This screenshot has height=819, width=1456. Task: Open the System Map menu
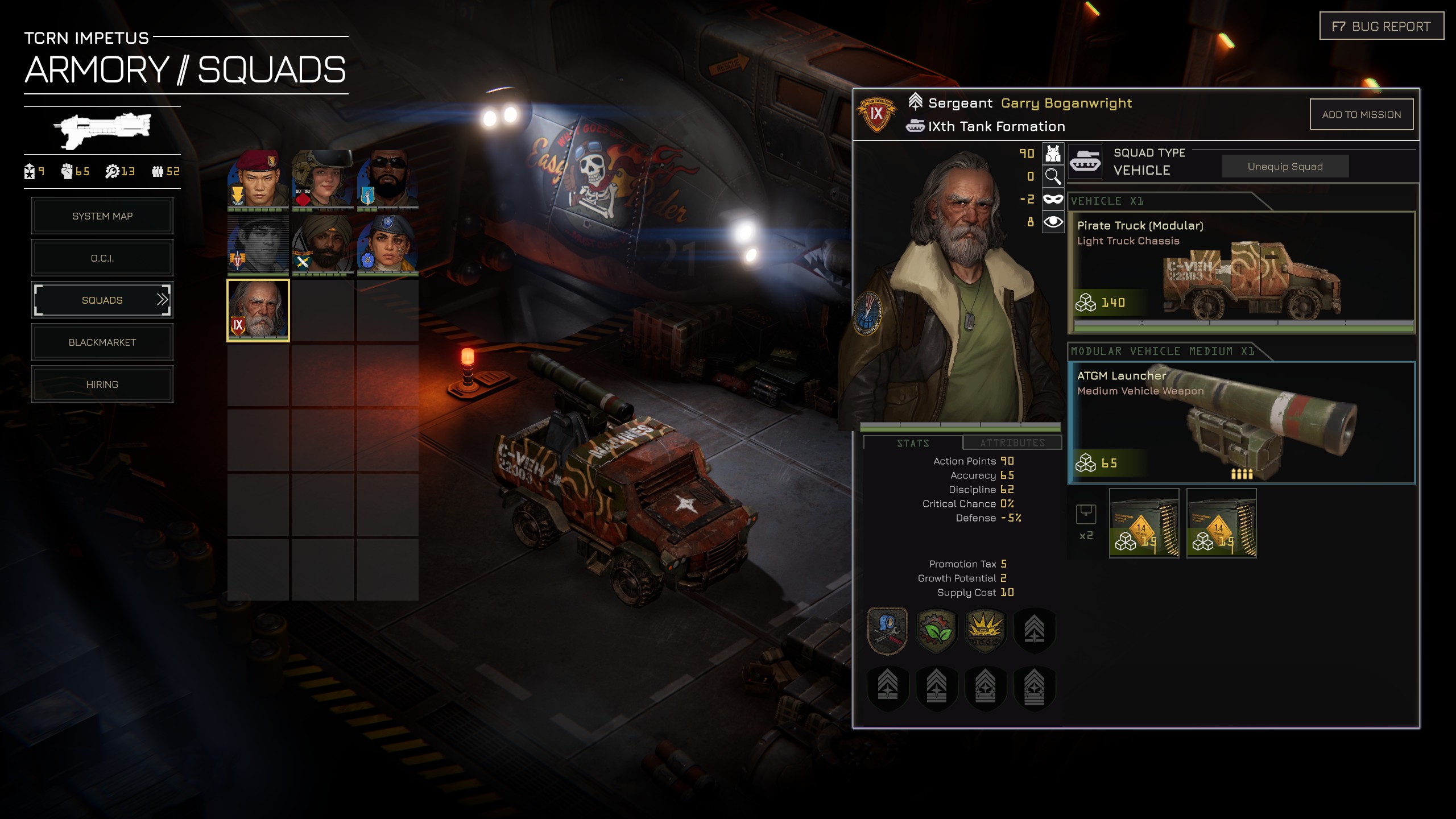102,216
